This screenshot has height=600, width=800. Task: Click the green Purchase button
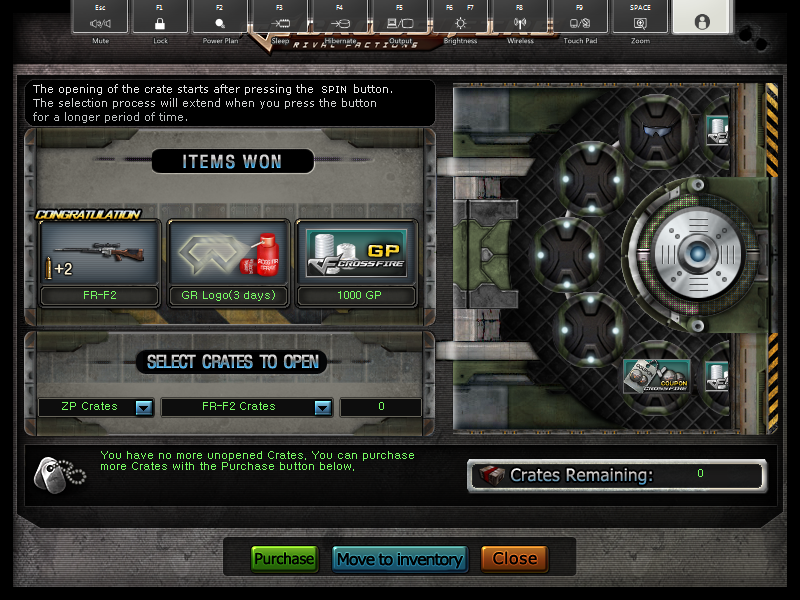point(284,559)
